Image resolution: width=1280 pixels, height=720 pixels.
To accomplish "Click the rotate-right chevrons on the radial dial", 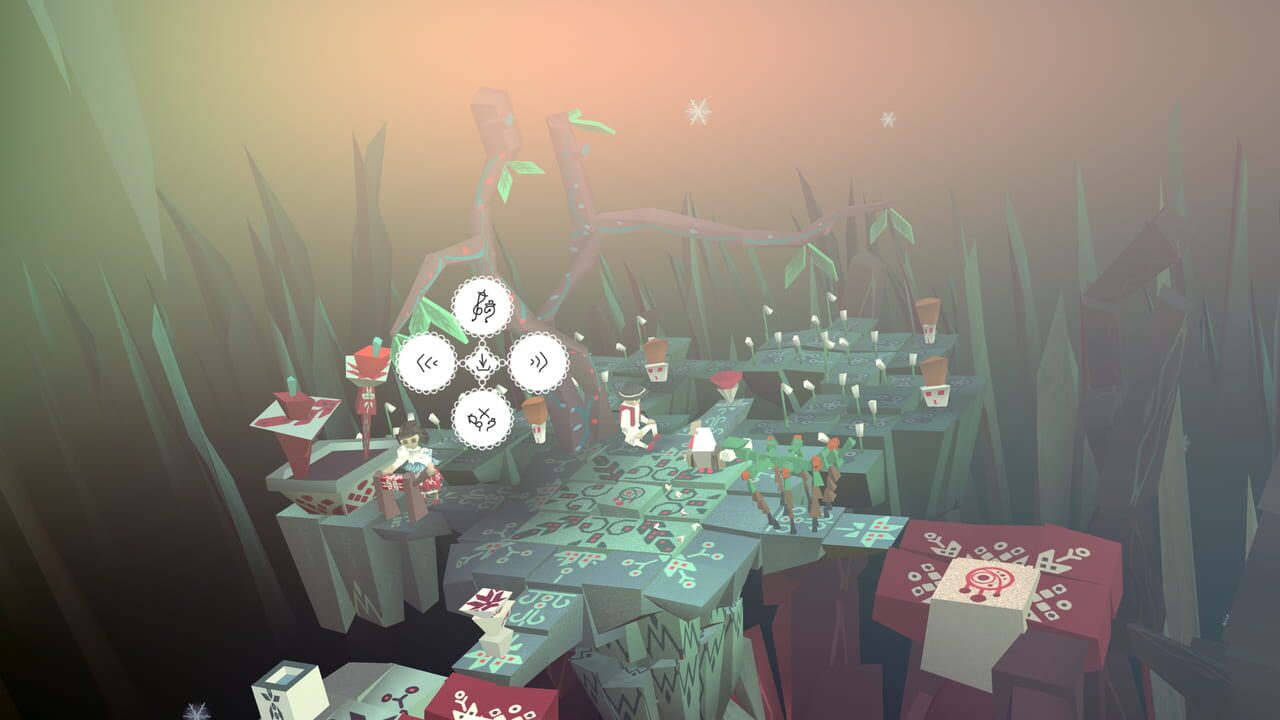I will point(537,363).
